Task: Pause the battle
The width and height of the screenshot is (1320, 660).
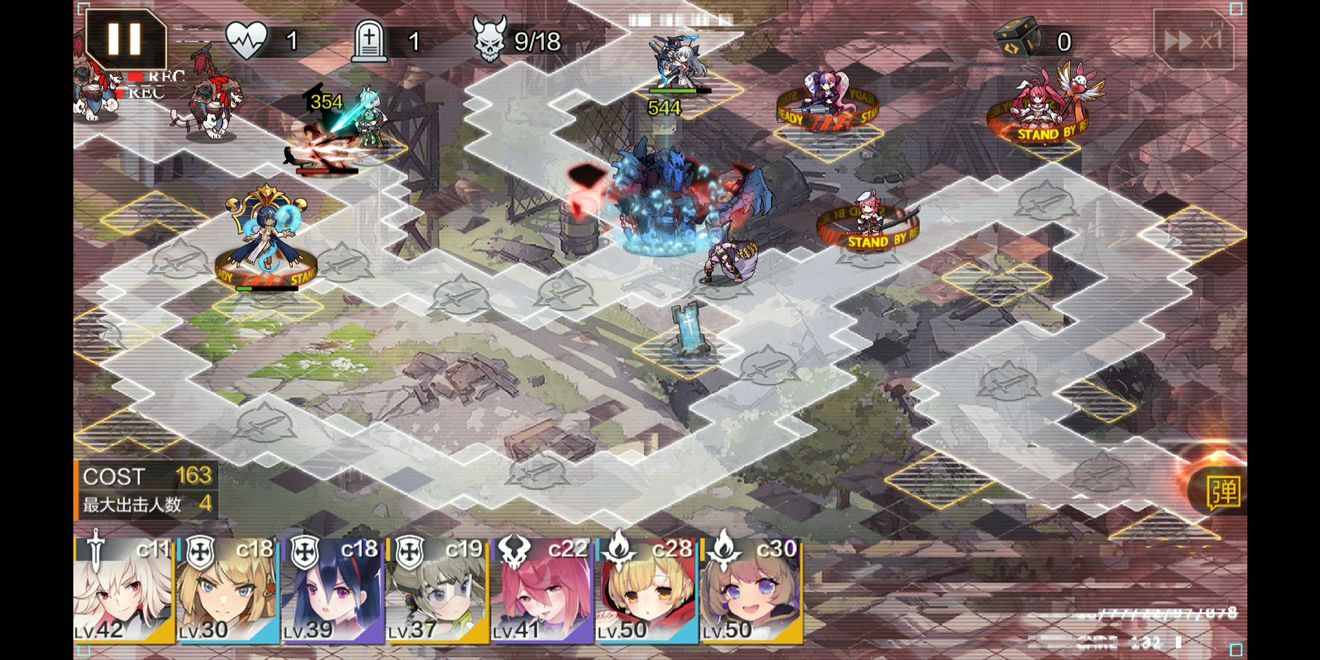Action: click(x=125, y=39)
